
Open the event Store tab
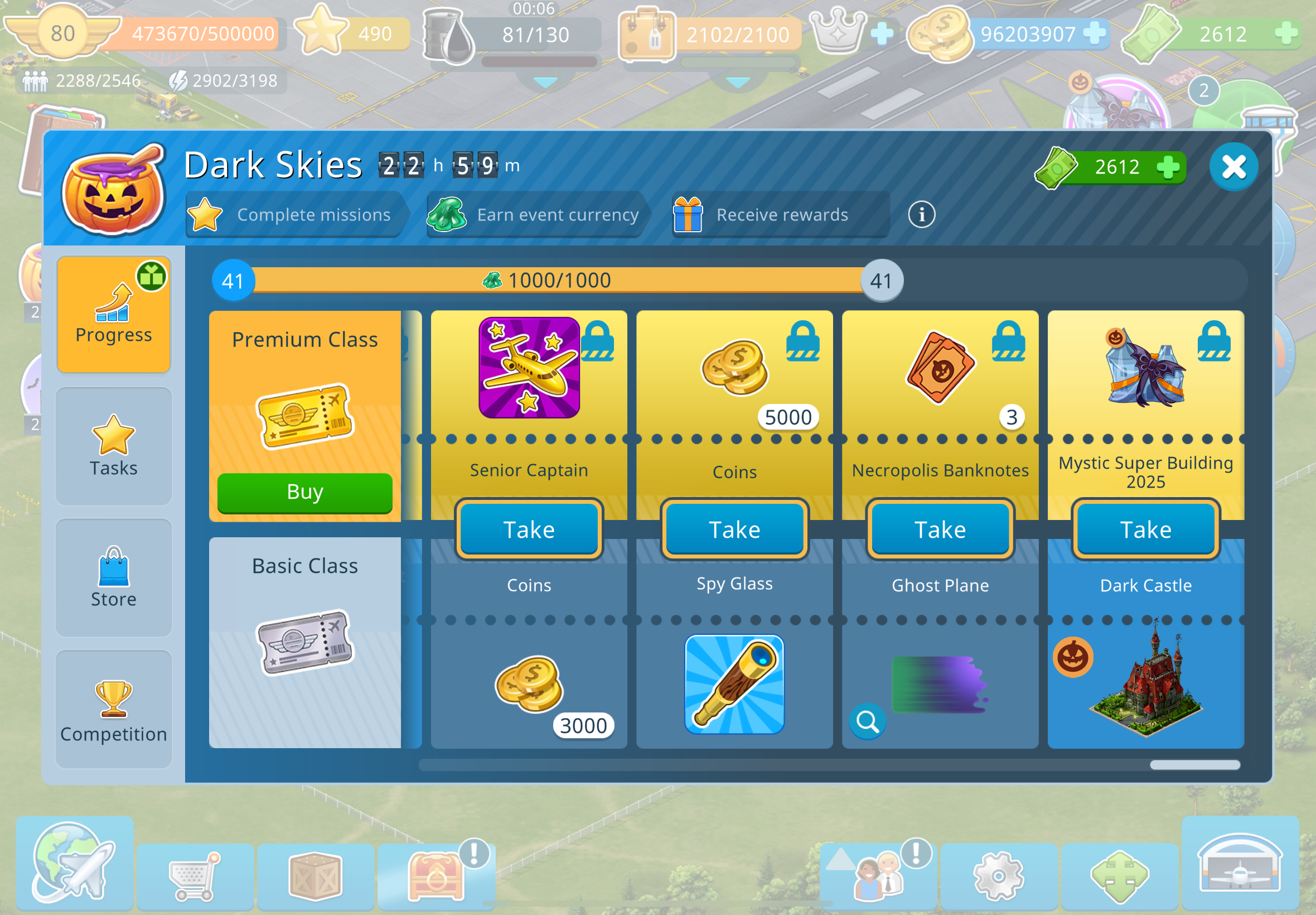pyautogui.click(x=113, y=577)
